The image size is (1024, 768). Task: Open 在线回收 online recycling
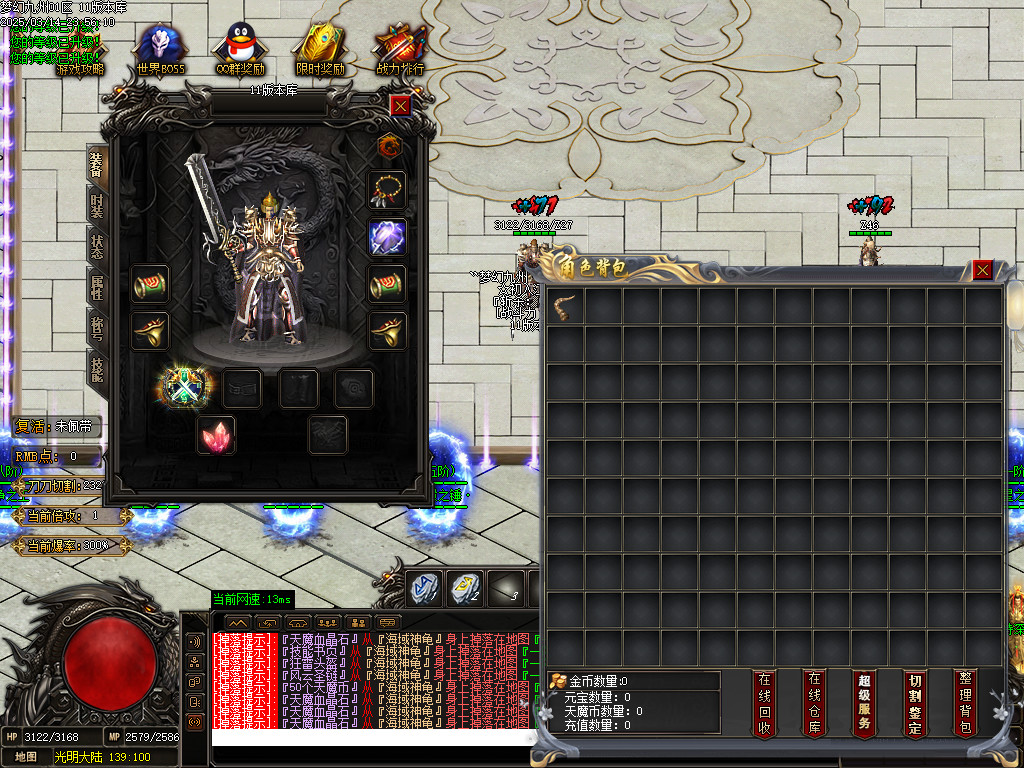pyautogui.click(x=765, y=703)
